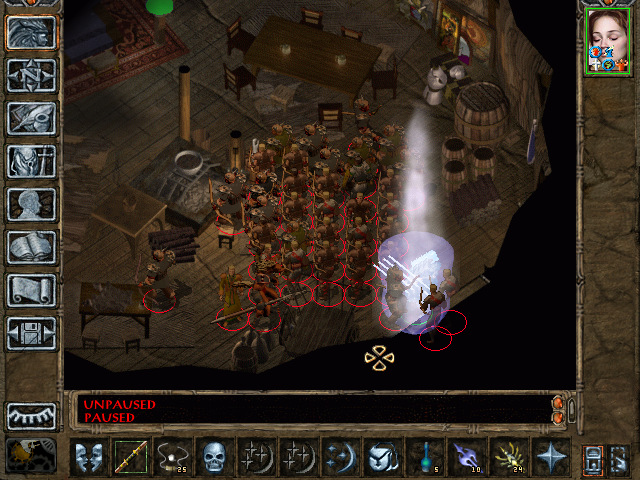640x480 pixels.
Task: Open the mage spellbook
Action: click(31, 247)
